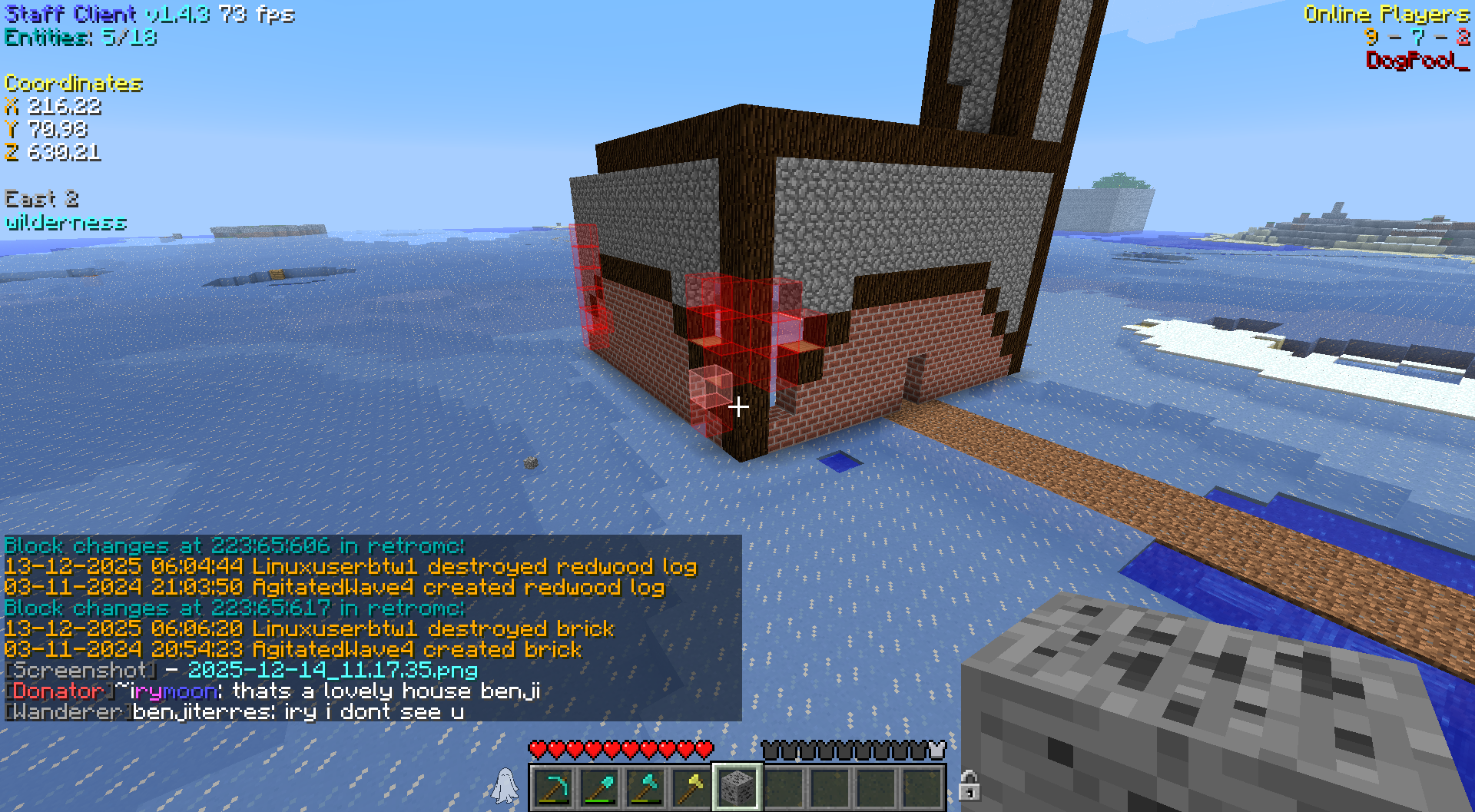Select the diamond axe hotbar slot
This screenshot has width=1475, height=812.
(x=645, y=787)
